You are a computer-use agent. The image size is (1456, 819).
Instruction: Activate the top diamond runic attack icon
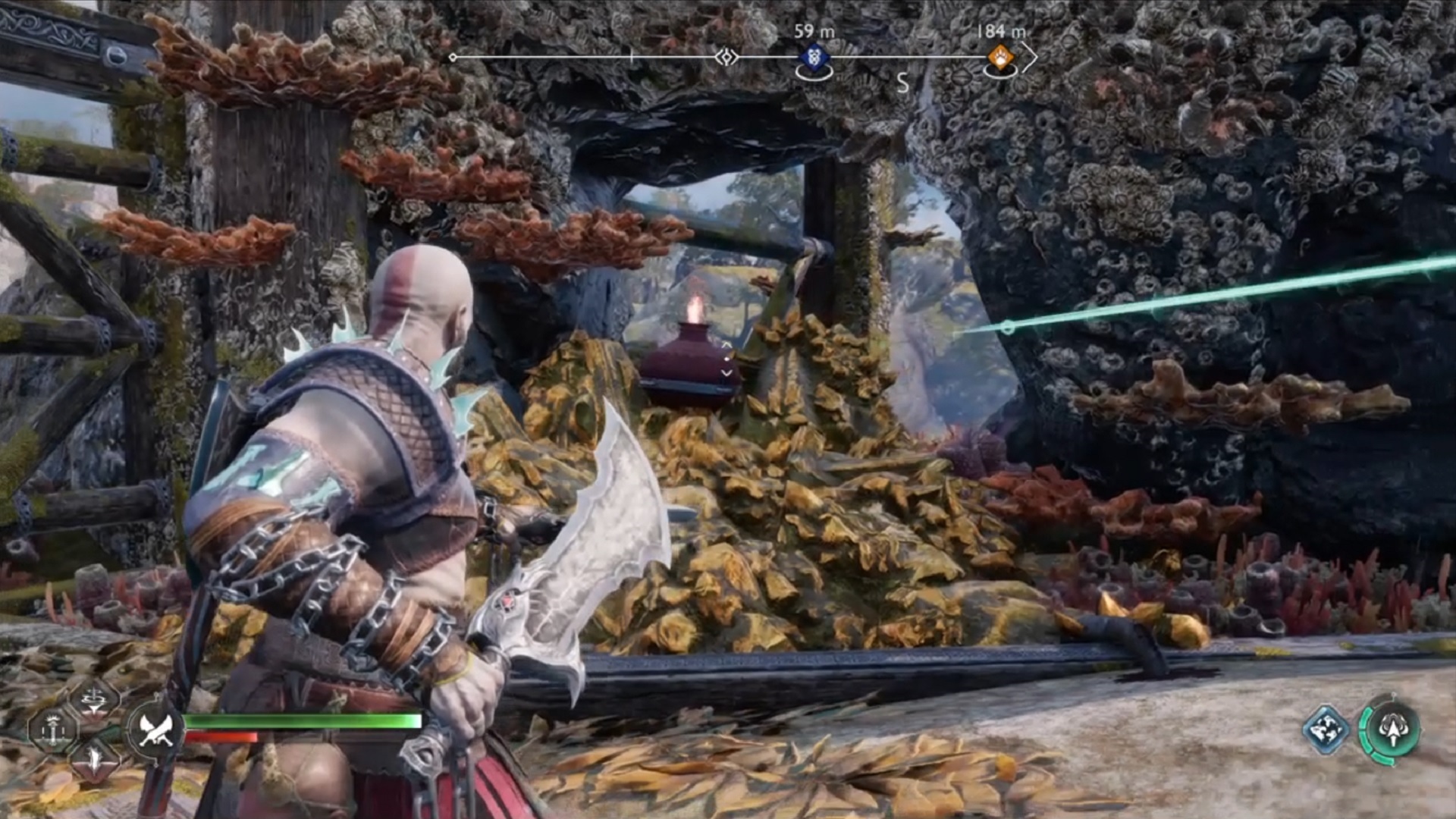click(x=94, y=698)
